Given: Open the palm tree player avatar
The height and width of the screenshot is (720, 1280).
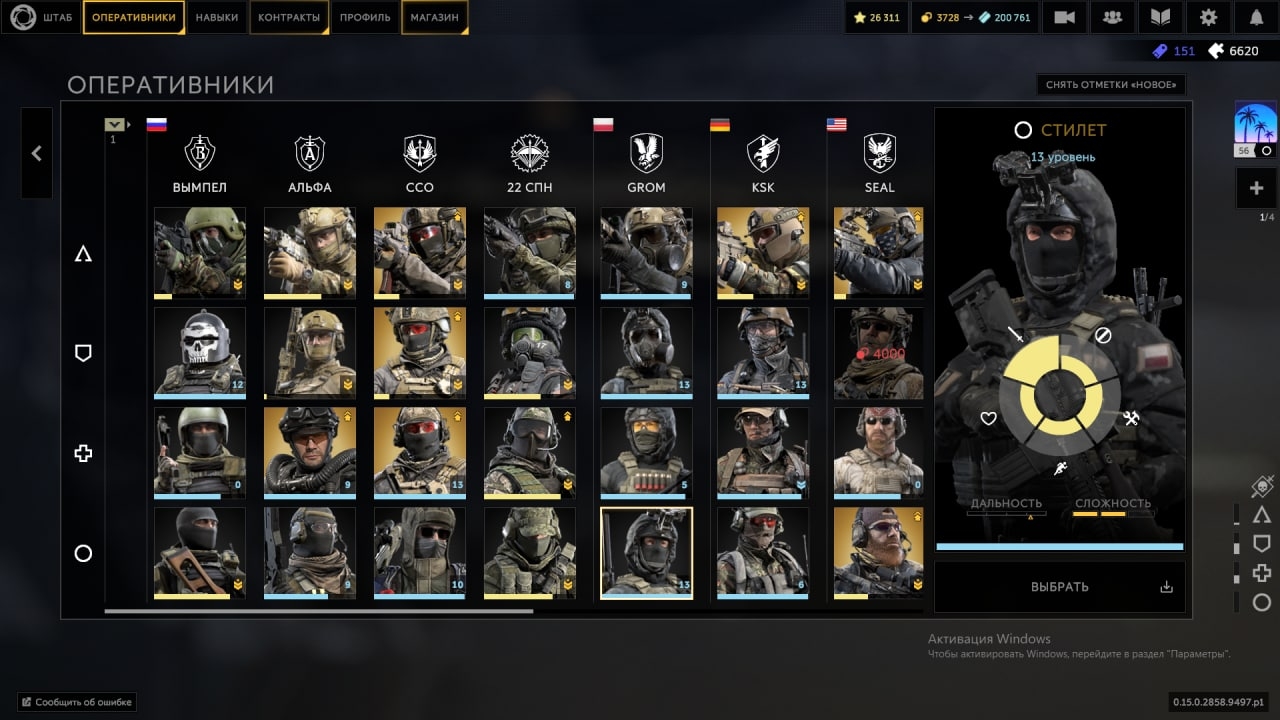Looking at the screenshot, I should point(1256,128).
